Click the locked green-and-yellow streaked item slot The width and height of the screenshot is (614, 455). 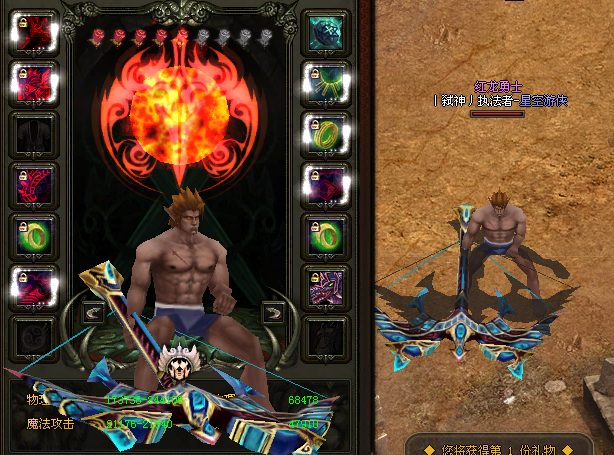(x=326, y=83)
